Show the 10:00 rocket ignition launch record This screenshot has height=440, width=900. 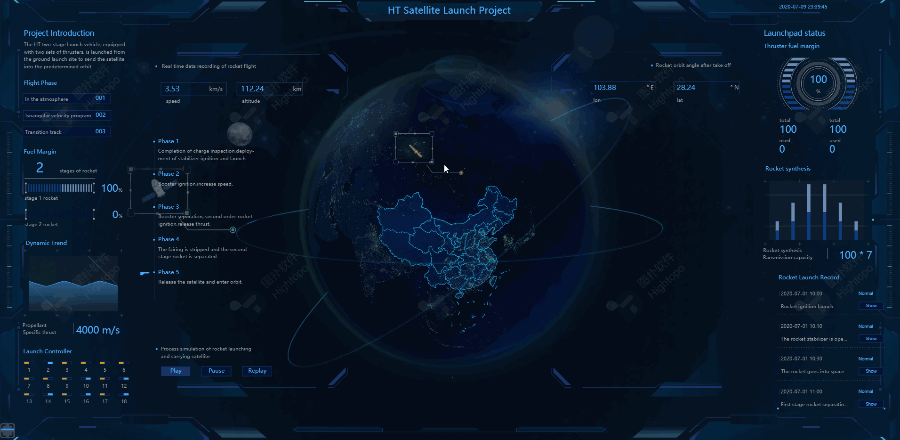[x=870, y=305]
